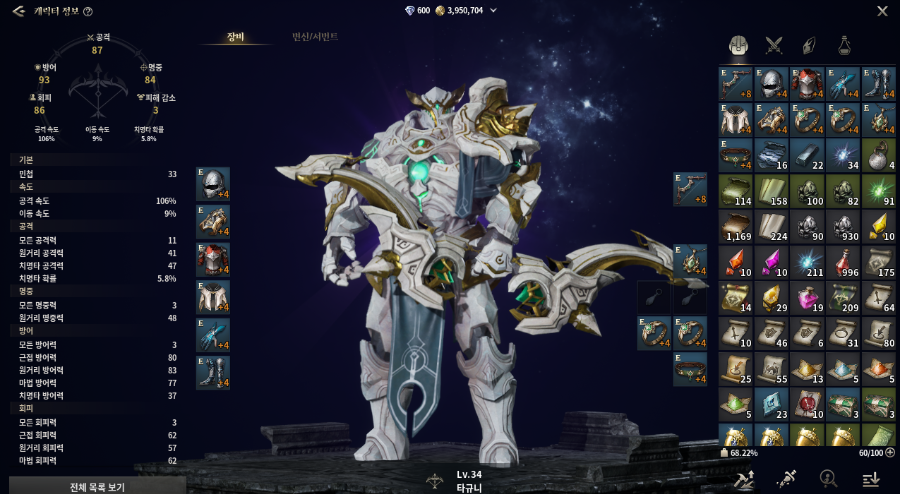Select the equipped belt slot beside the character
Image resolution: width=900 pixels, height=494 pixels.
[x=690, y=369]
